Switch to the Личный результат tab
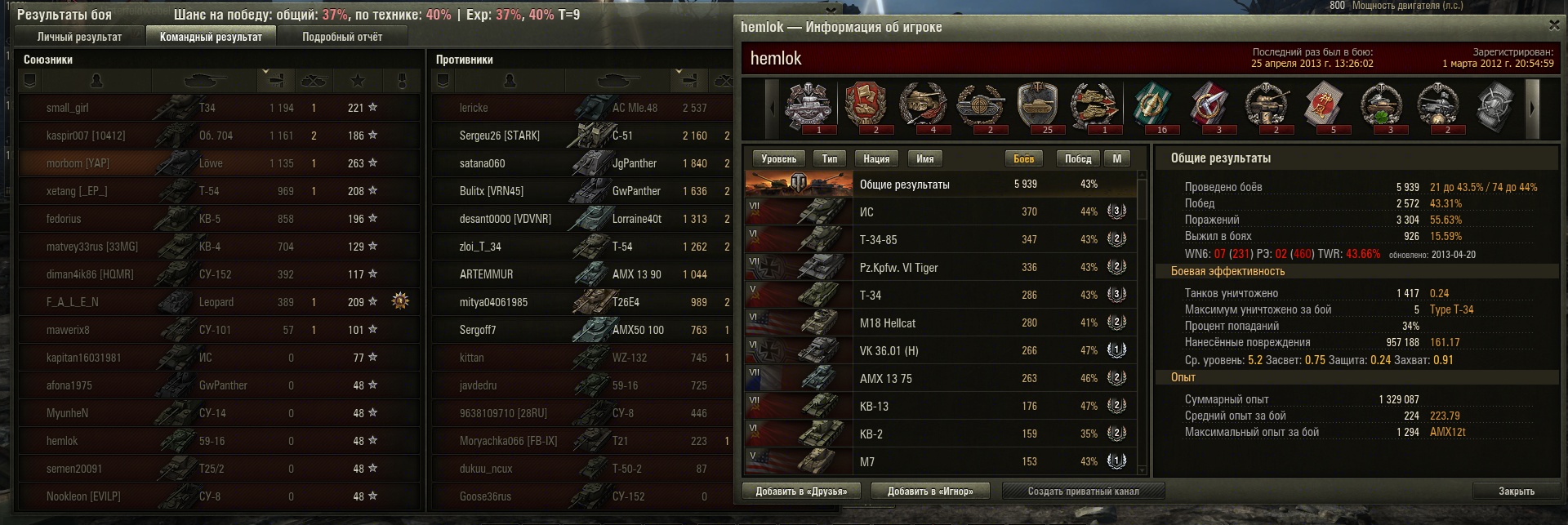Image resolution: width=1568 pixels, height=525 pixels. point(79,37)
